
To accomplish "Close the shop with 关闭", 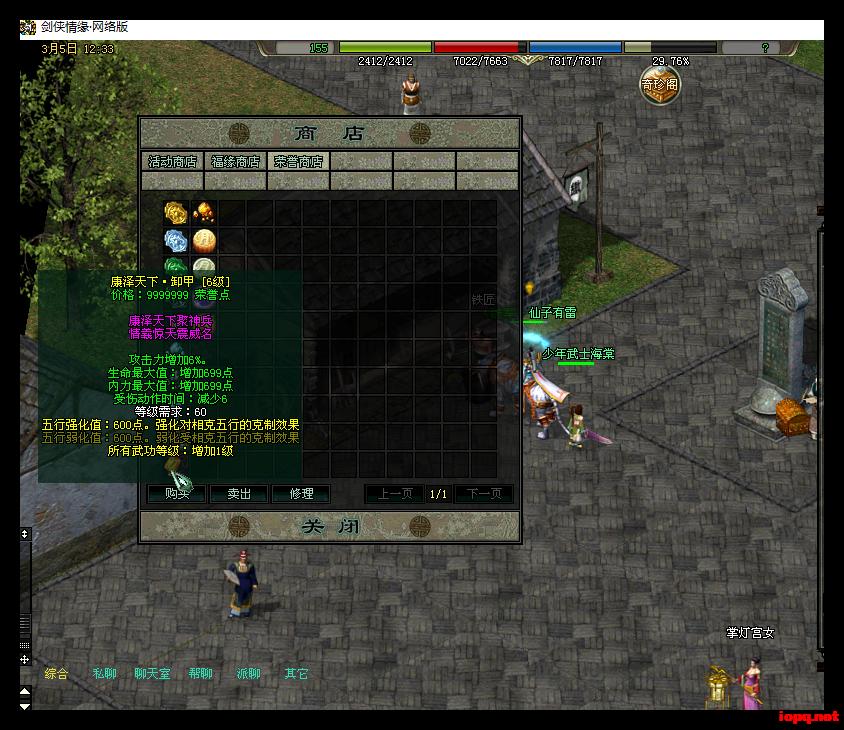I will click(329, 526).
